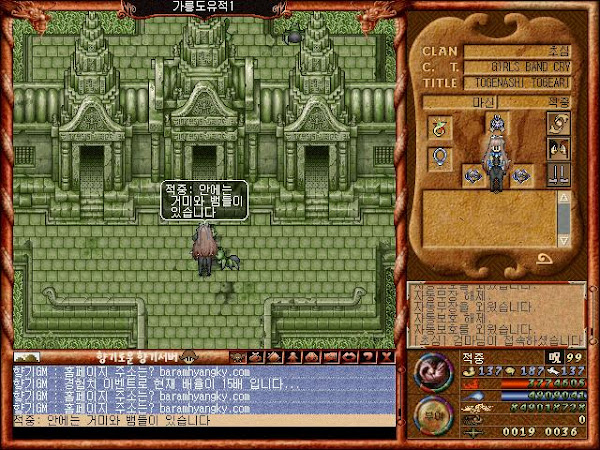Select the necklace equipment slot
Image resolution: width=600 pixels, height=450 pixels.
point(437,126)
